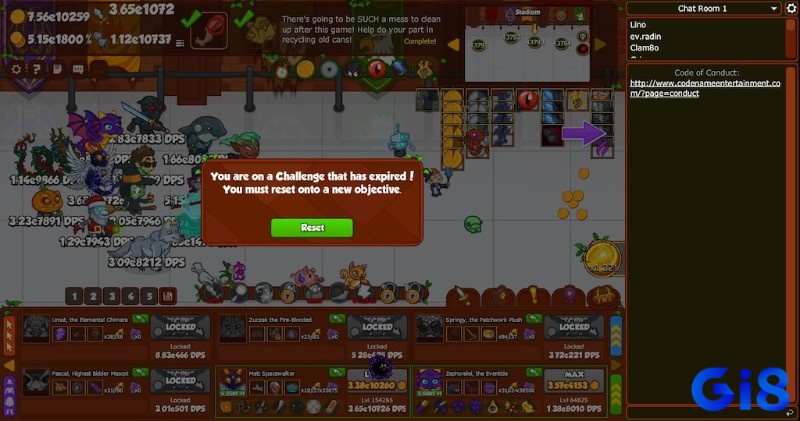The height and width of the screenshot is (421, 800).
Task: Select formation save slot 5
Action: (149, 296)
